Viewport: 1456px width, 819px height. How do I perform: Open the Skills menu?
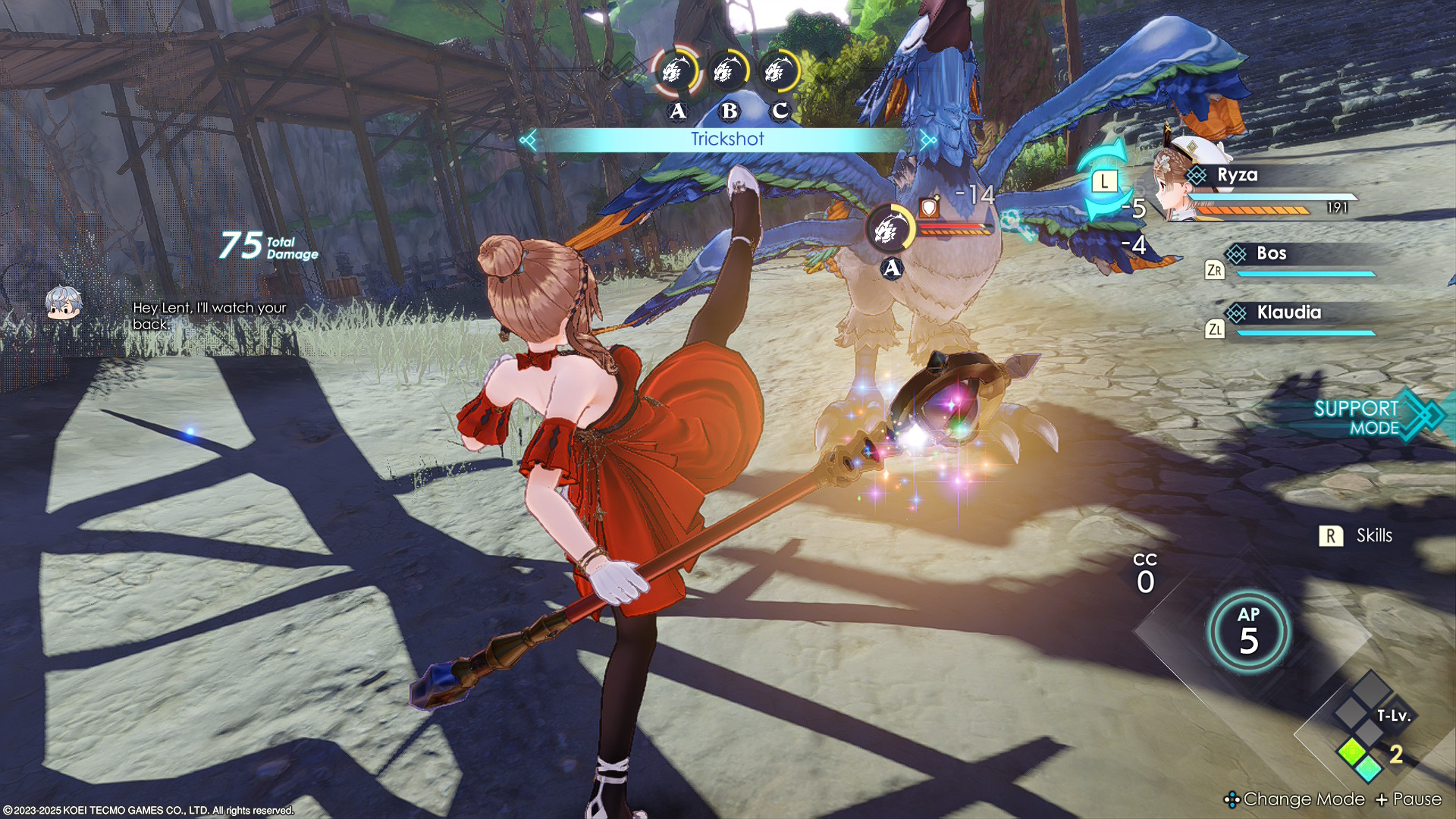coord(1360,536)
